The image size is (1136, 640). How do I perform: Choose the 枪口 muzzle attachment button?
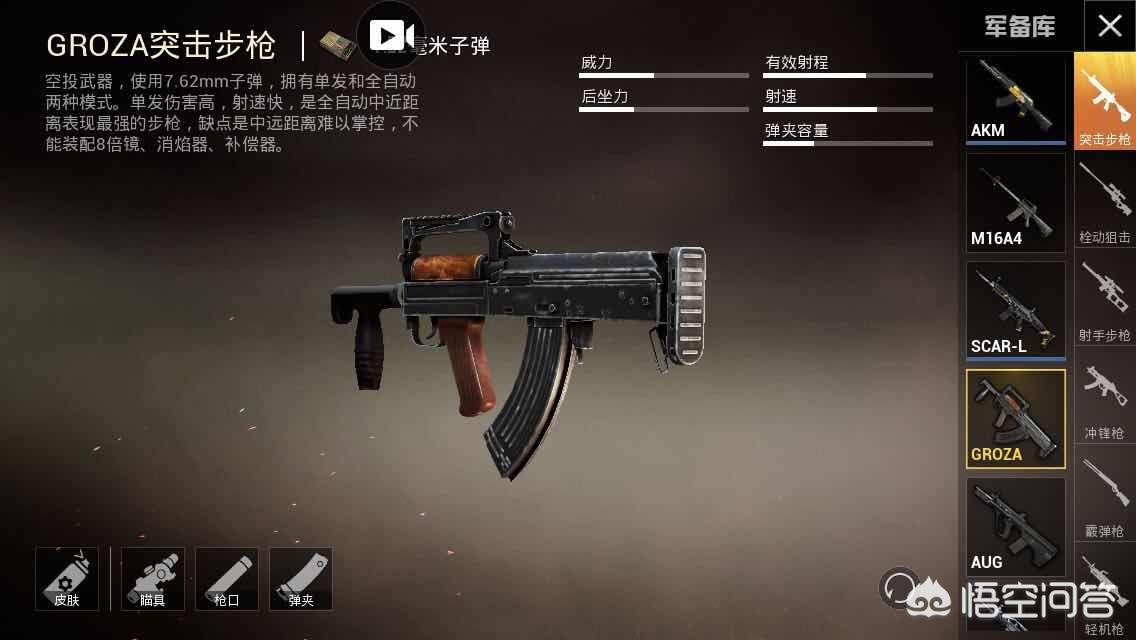pos(227,578)
